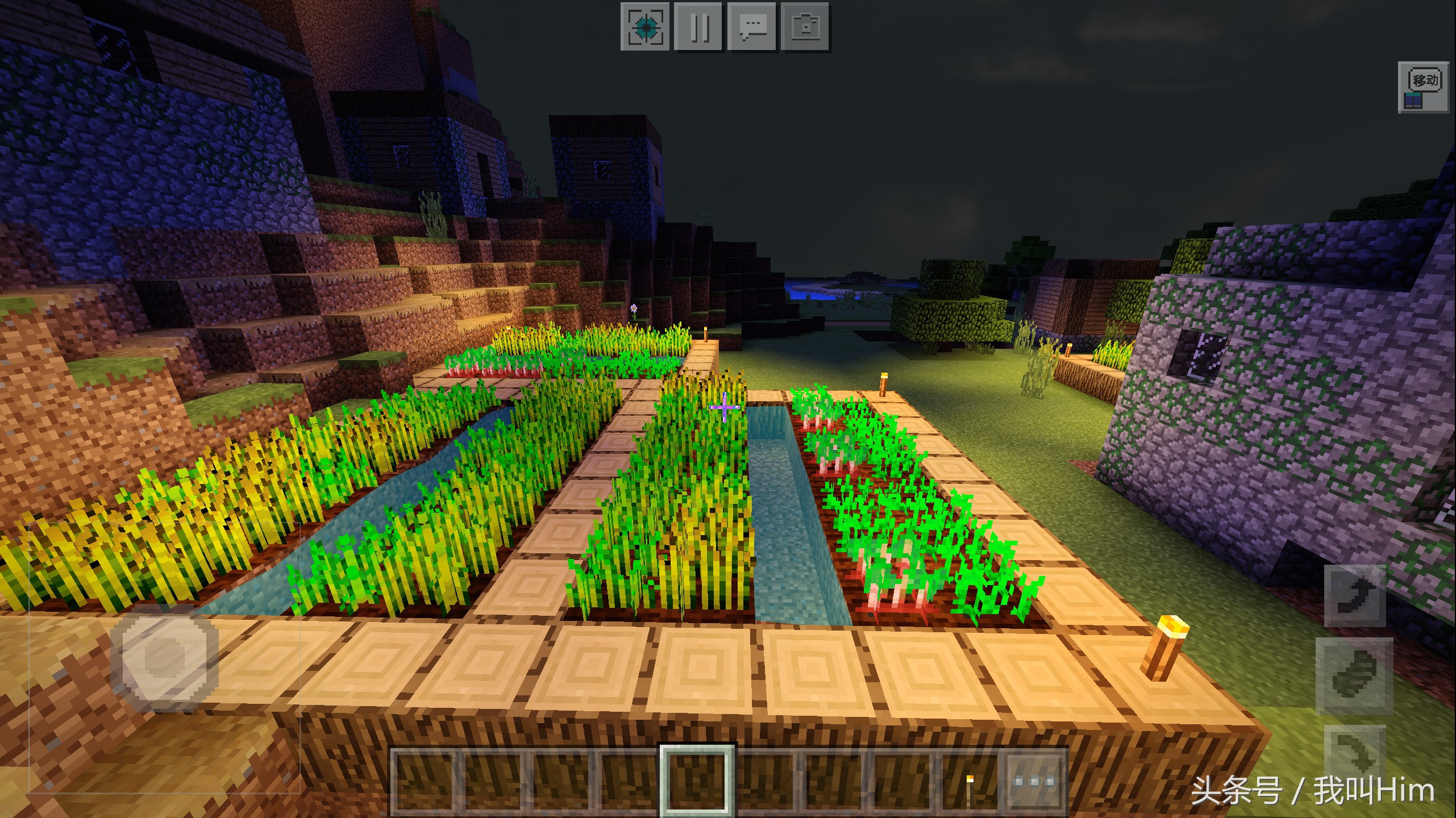This screenshot has height=818, width=1456.
Task: Open the chat window
Action: [751, 27]
